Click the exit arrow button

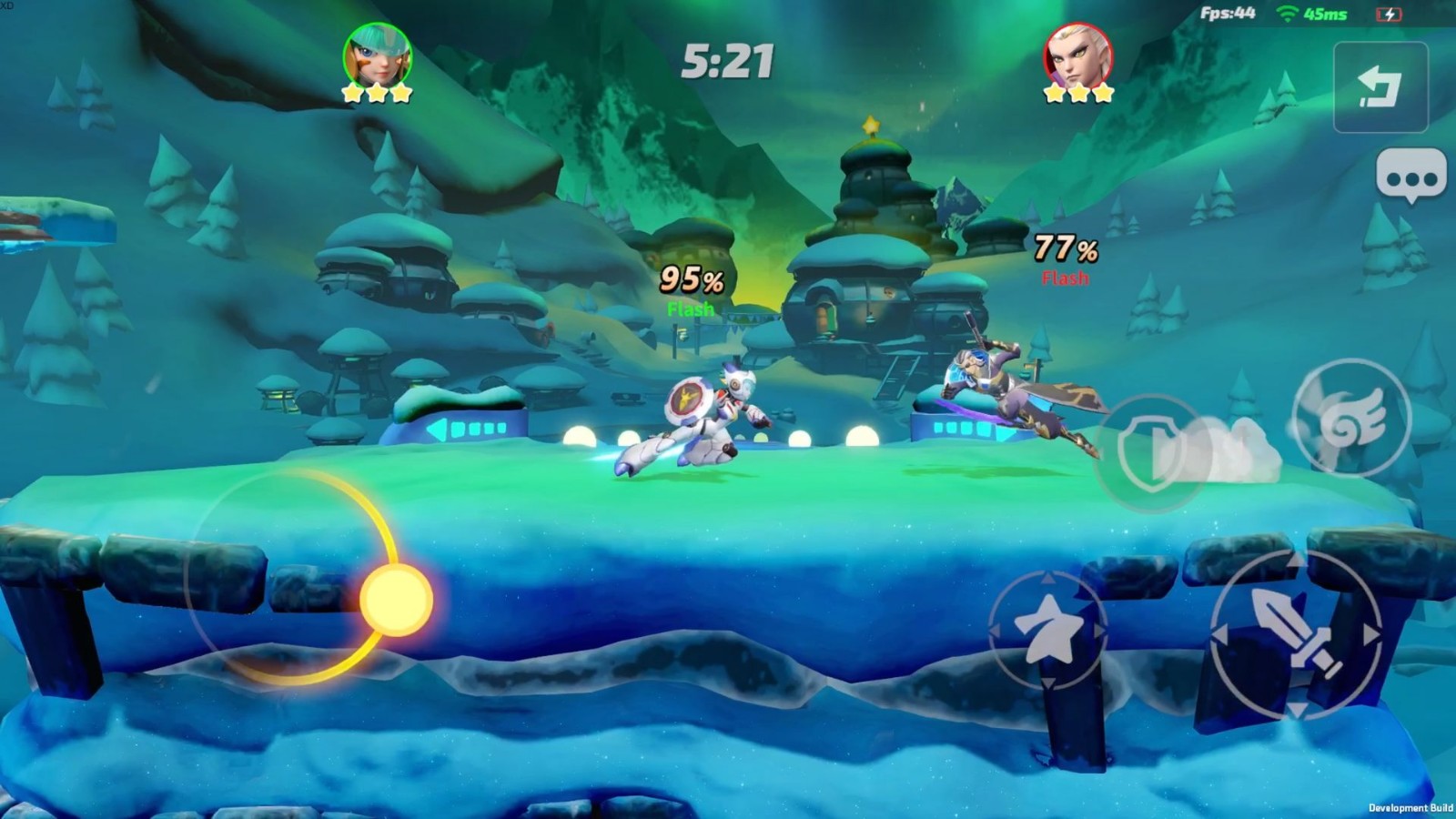[1380, 87]
